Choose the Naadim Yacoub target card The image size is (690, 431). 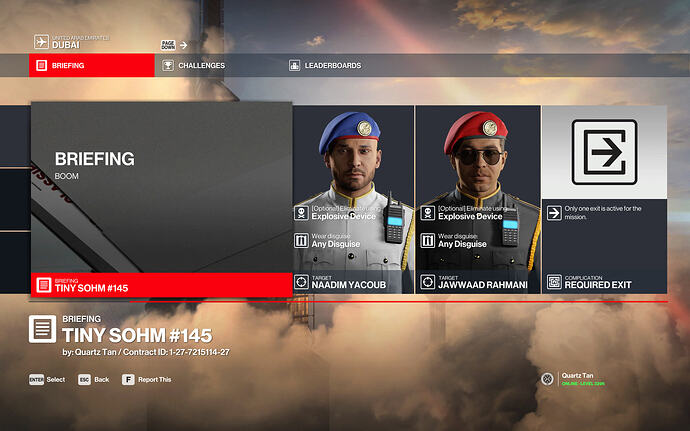coord(353,199)
